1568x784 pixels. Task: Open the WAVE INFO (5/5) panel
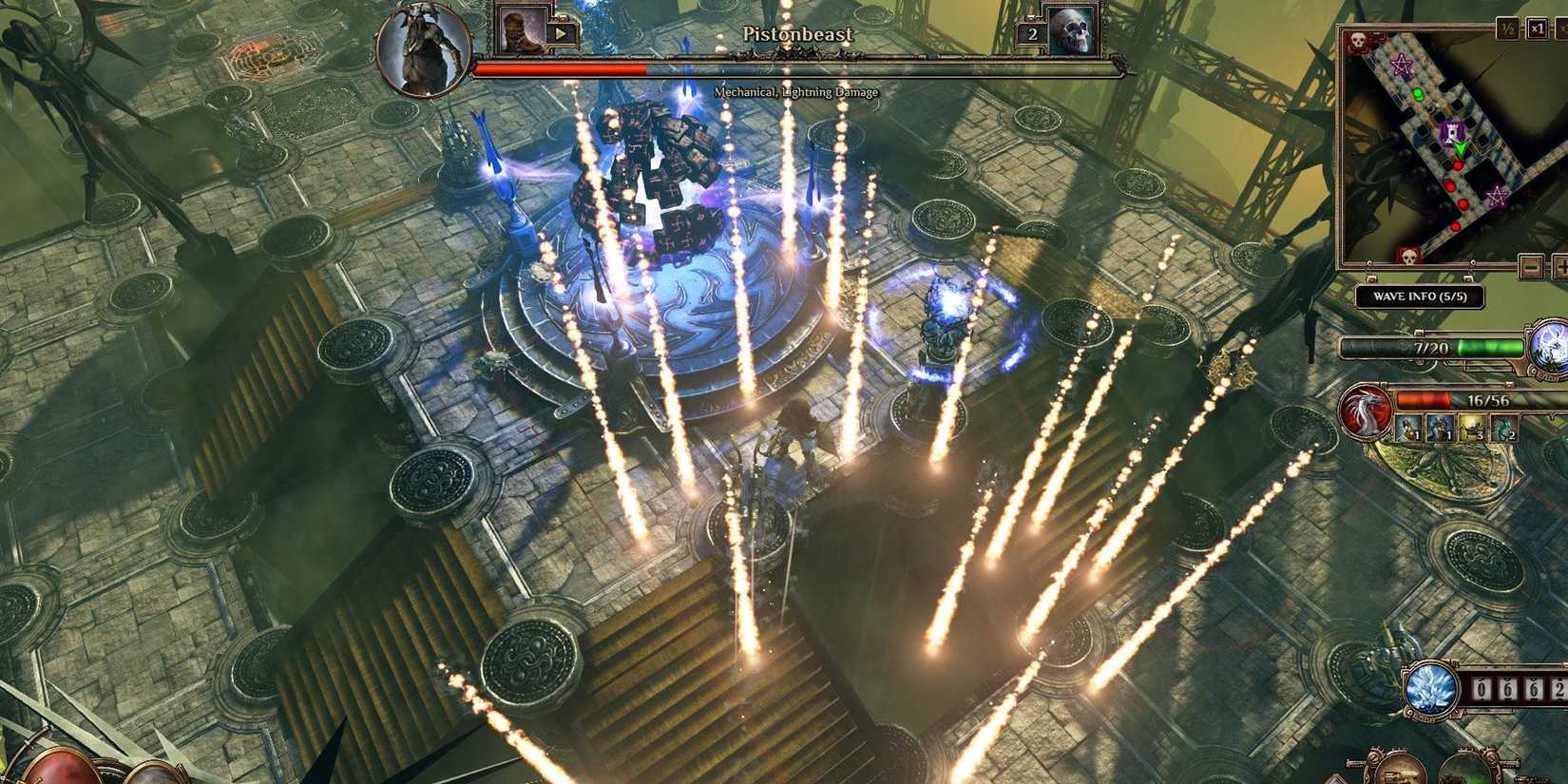pos(1421,296)
